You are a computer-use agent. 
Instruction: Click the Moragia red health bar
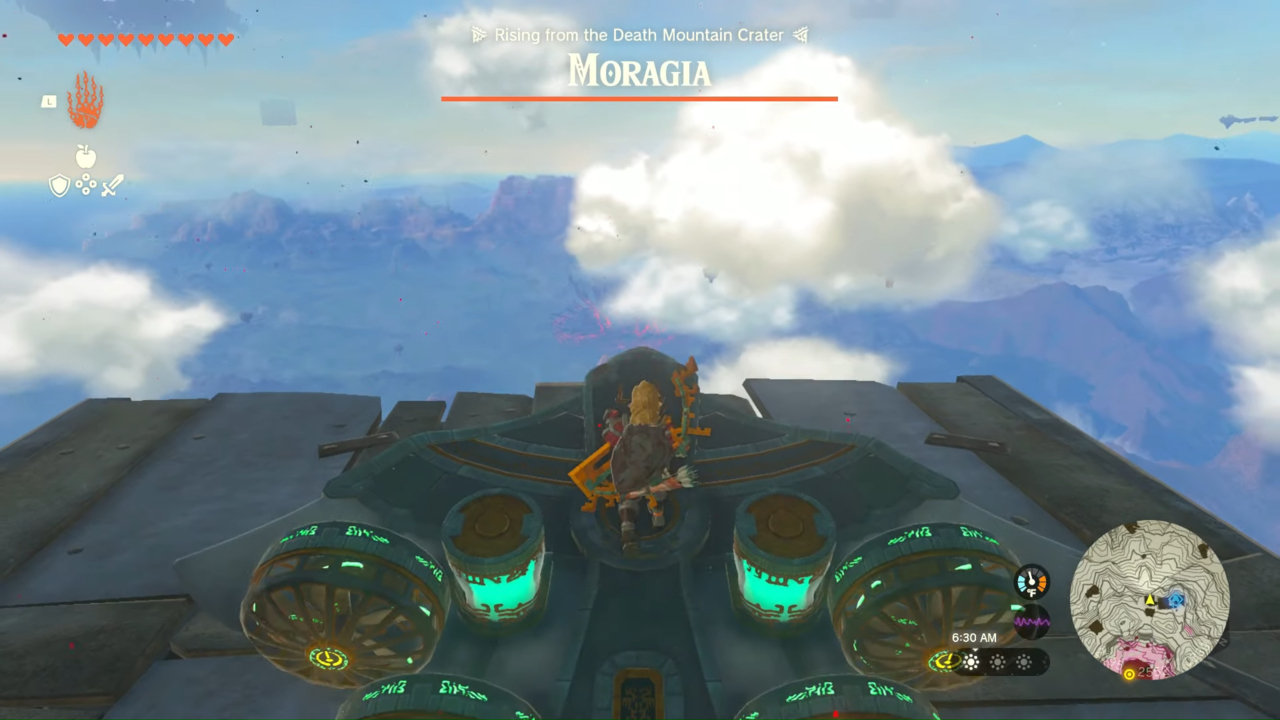tap(639, 99)
